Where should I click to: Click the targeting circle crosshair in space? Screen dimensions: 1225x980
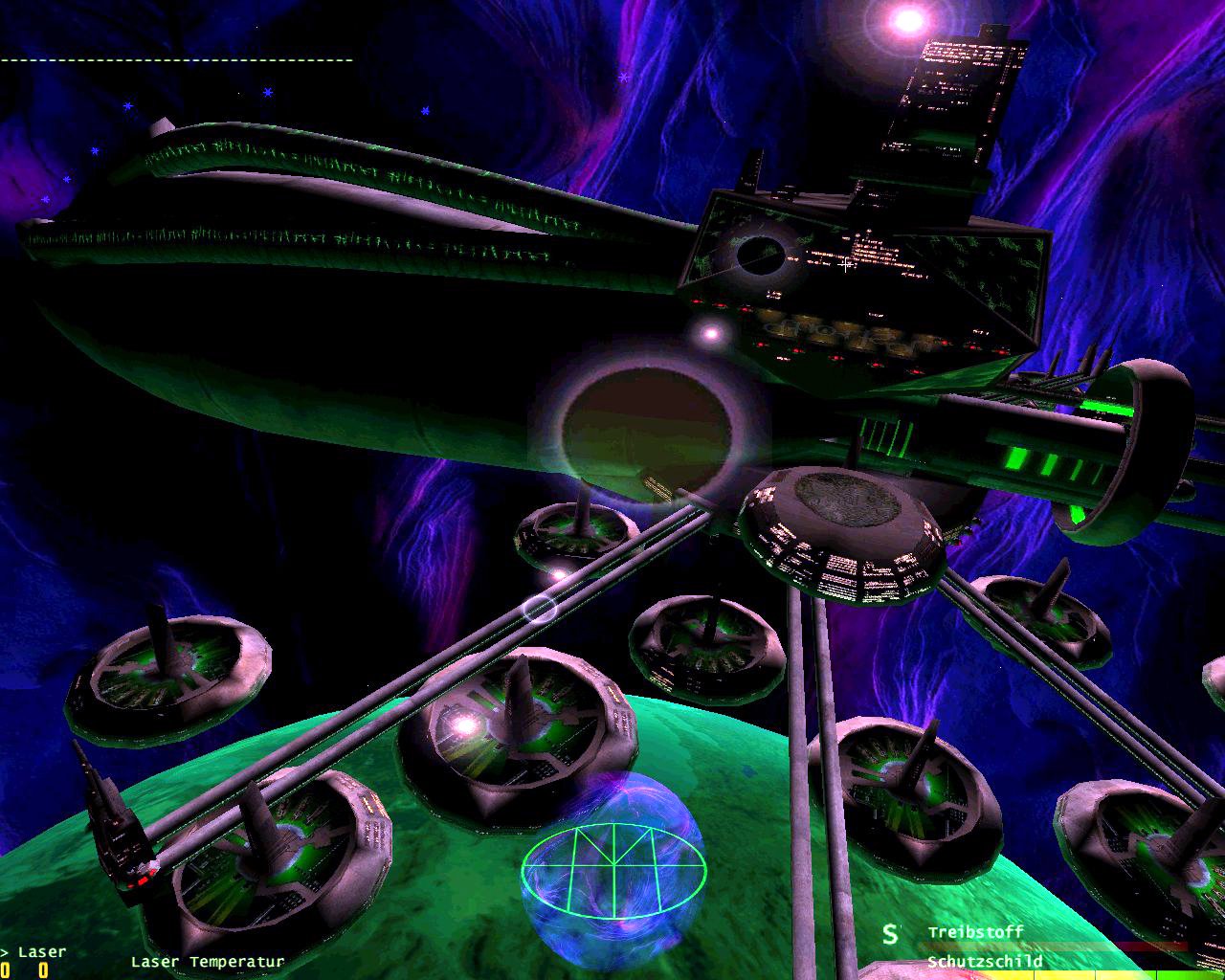coord(541,608)
